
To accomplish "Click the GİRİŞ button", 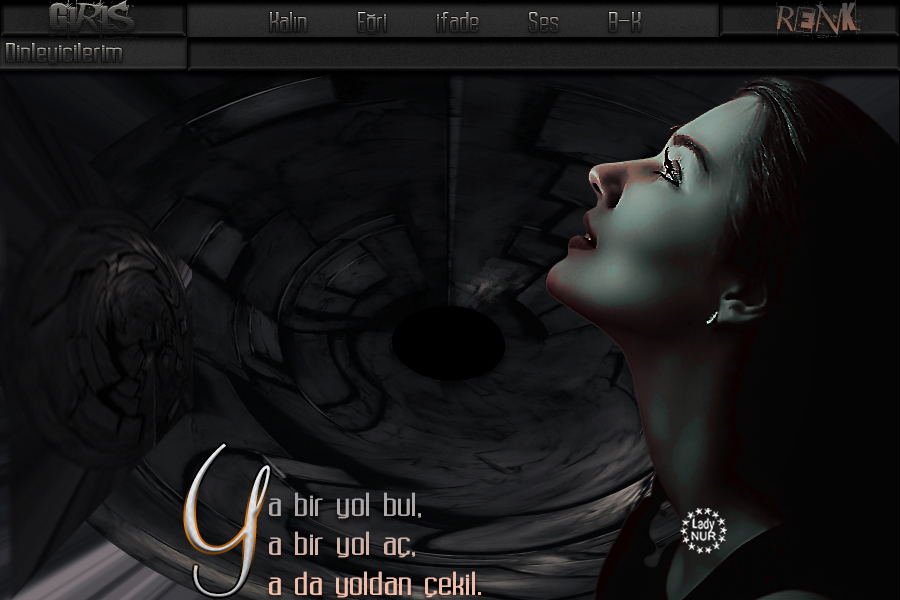I will pyautogui.click(x=91, y=18).
